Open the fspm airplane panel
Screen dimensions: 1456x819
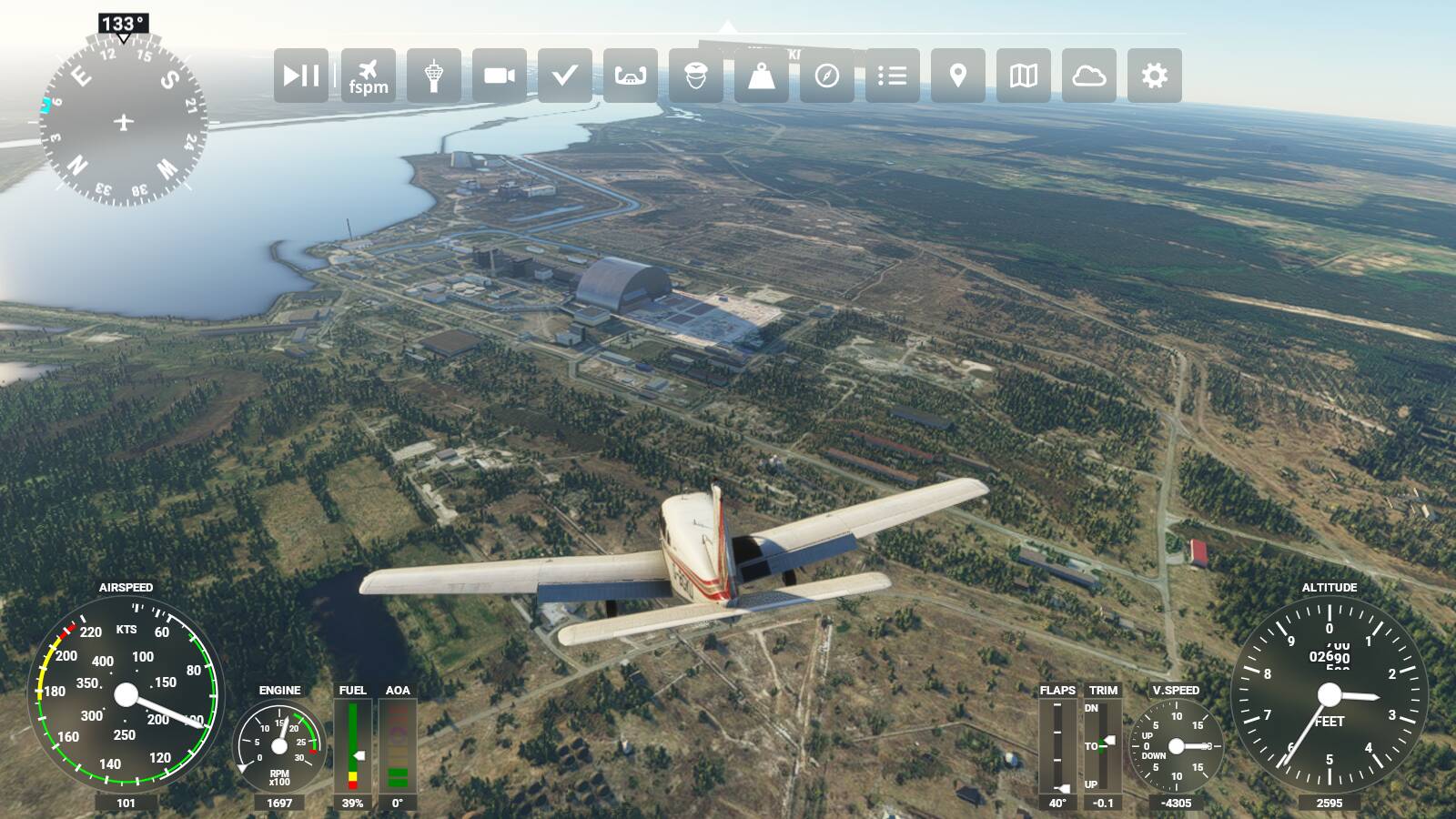[x=368, y=76]
